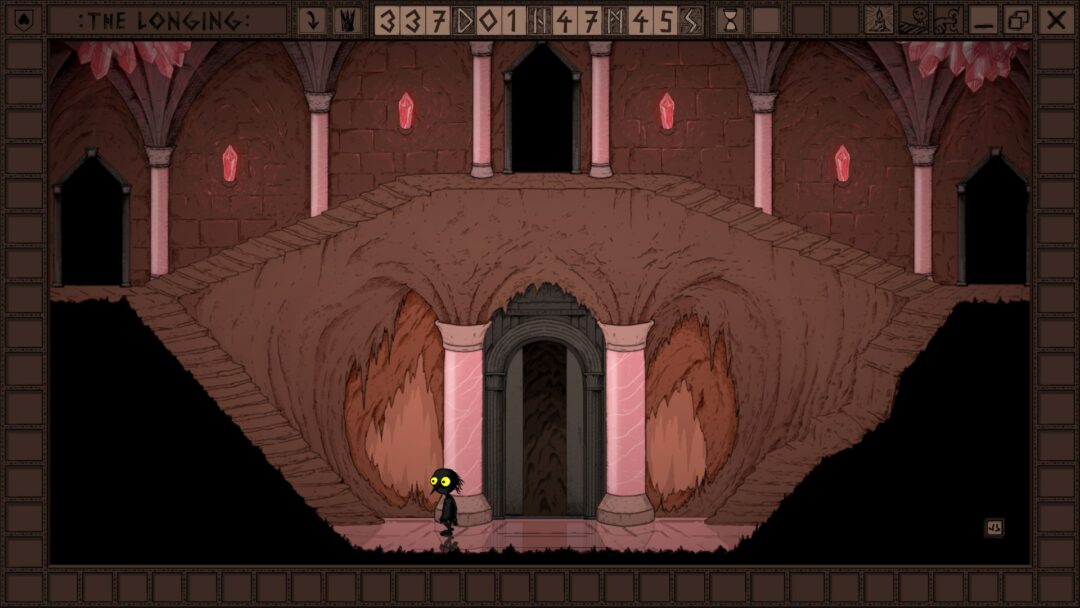Open the crown icon button

(347, 20)
